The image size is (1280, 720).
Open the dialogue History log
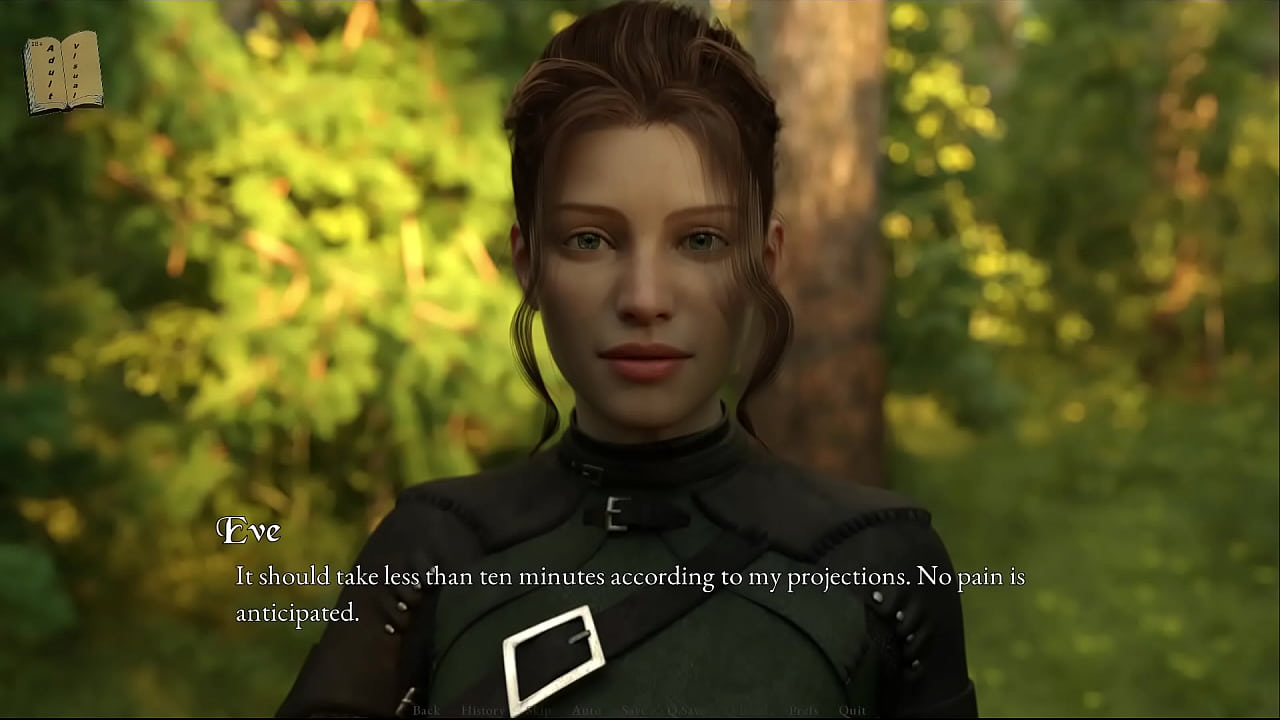[x=483, y=710]
